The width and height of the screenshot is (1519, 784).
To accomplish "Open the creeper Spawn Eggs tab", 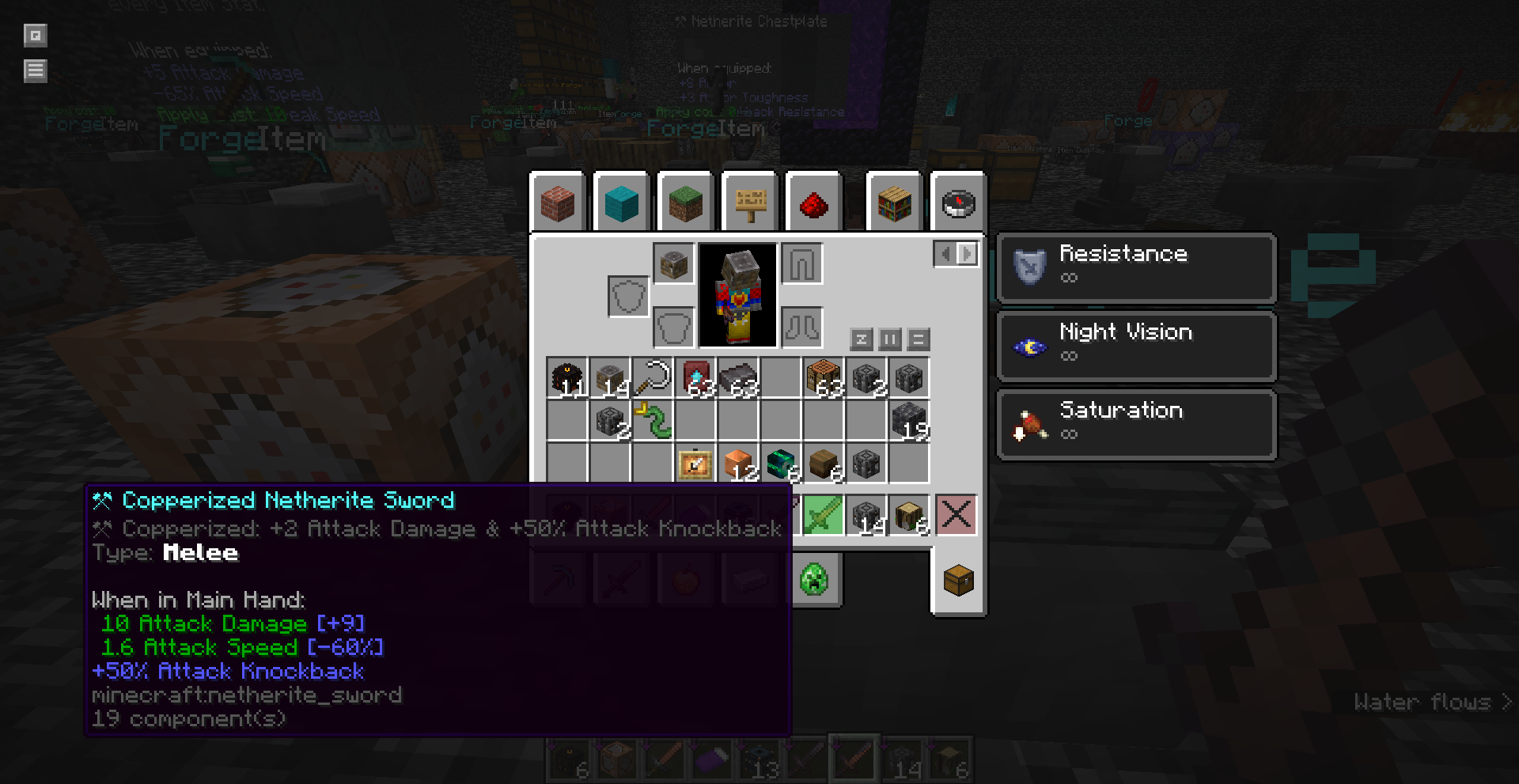I will coord(814,580).
